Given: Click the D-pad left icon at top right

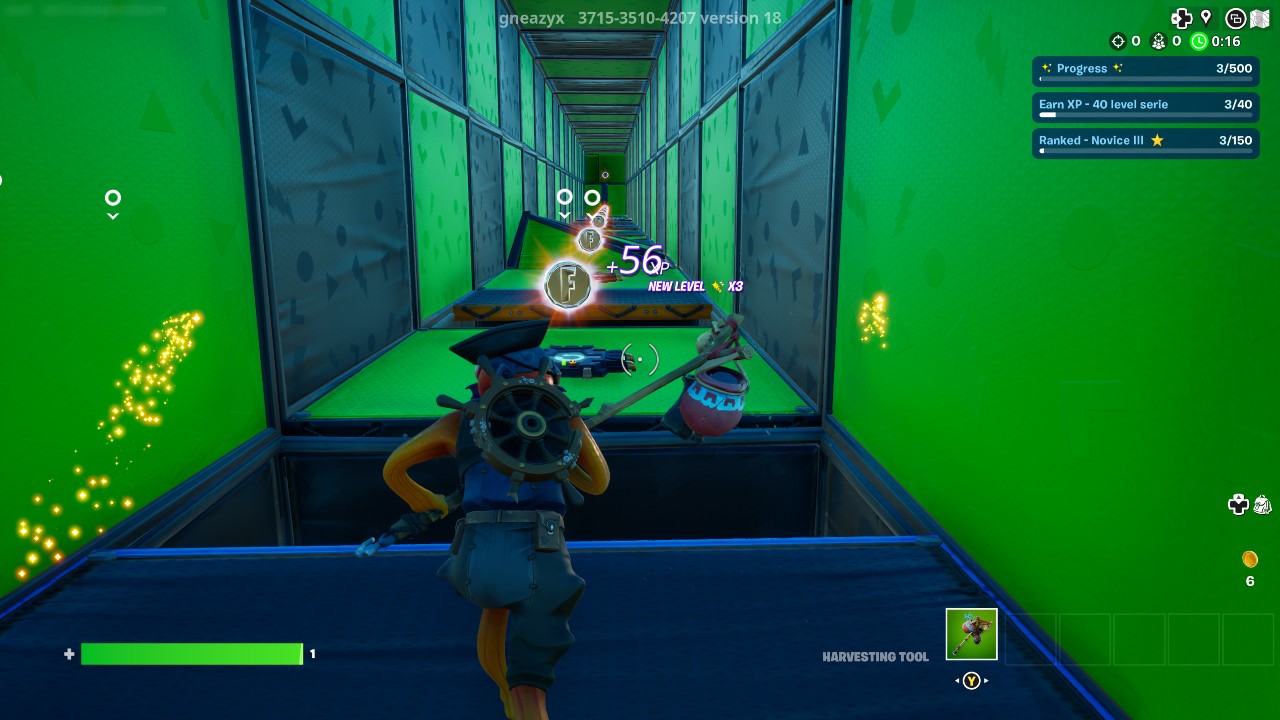Looking at the screenshot, I should tap(1180, 18).
